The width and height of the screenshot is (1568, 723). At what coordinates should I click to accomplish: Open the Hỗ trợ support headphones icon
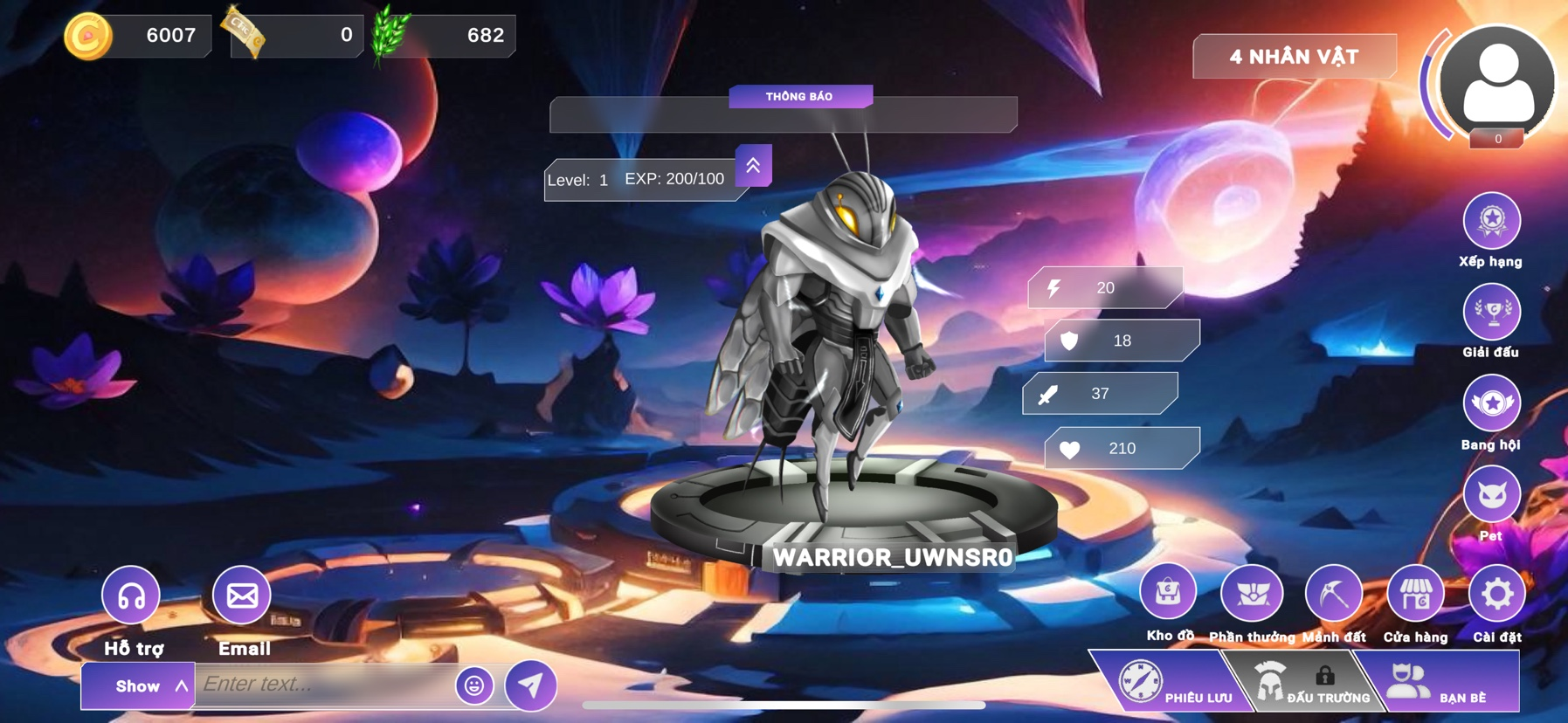pyautogui.click(x=131, y=596)
